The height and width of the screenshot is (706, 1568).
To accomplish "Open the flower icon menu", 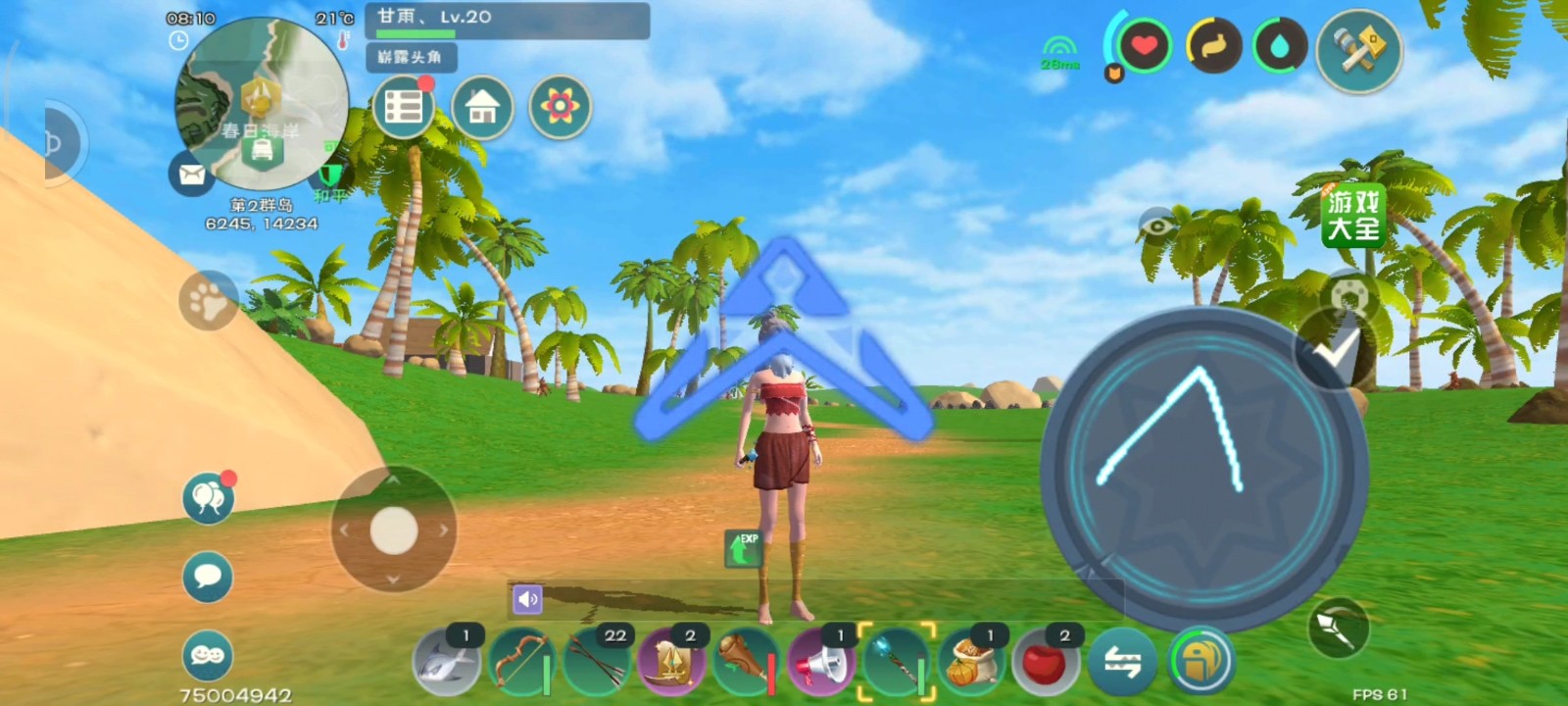I will [561, 107].
